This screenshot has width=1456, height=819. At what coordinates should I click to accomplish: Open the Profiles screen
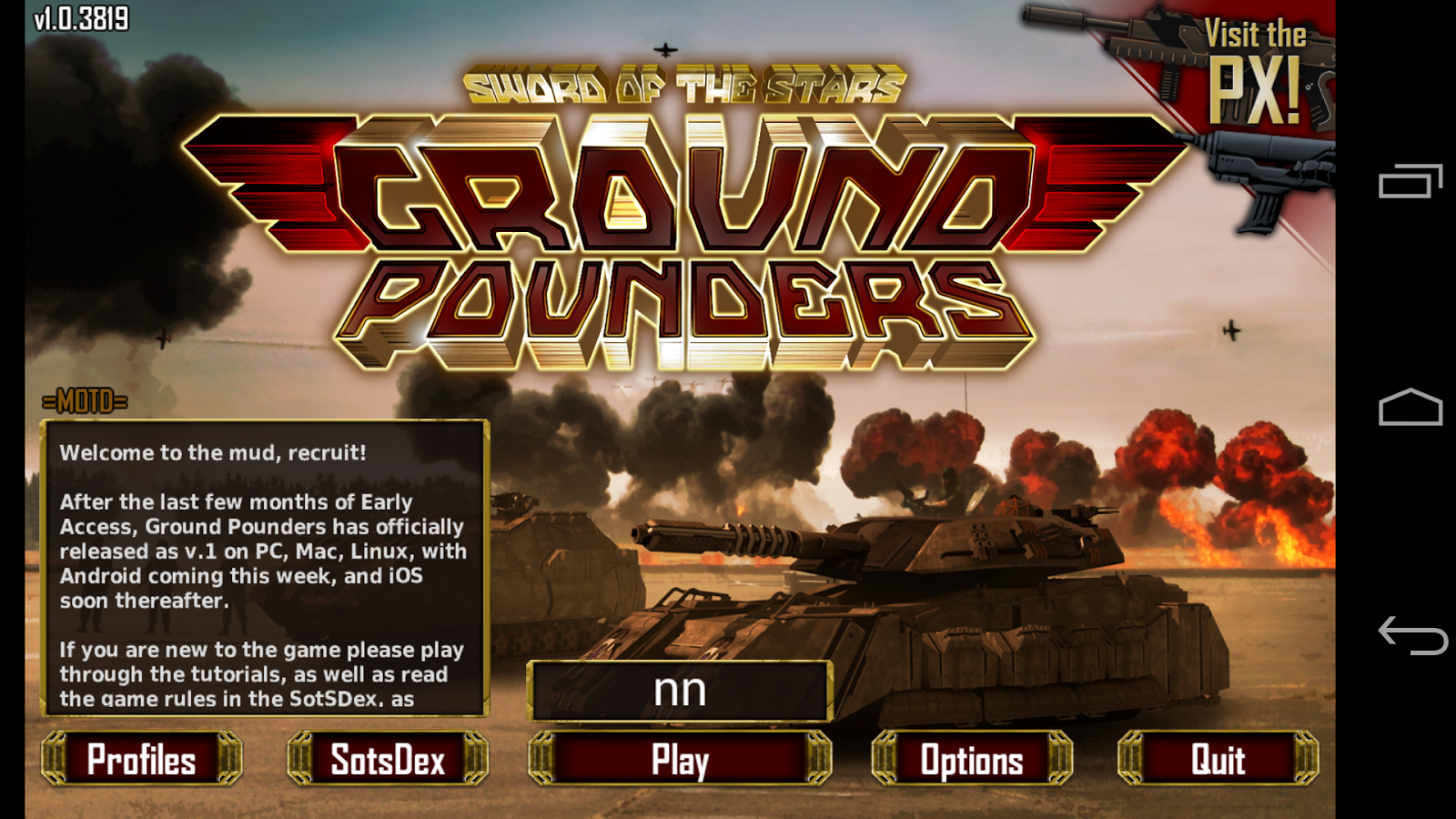[143, 758]
